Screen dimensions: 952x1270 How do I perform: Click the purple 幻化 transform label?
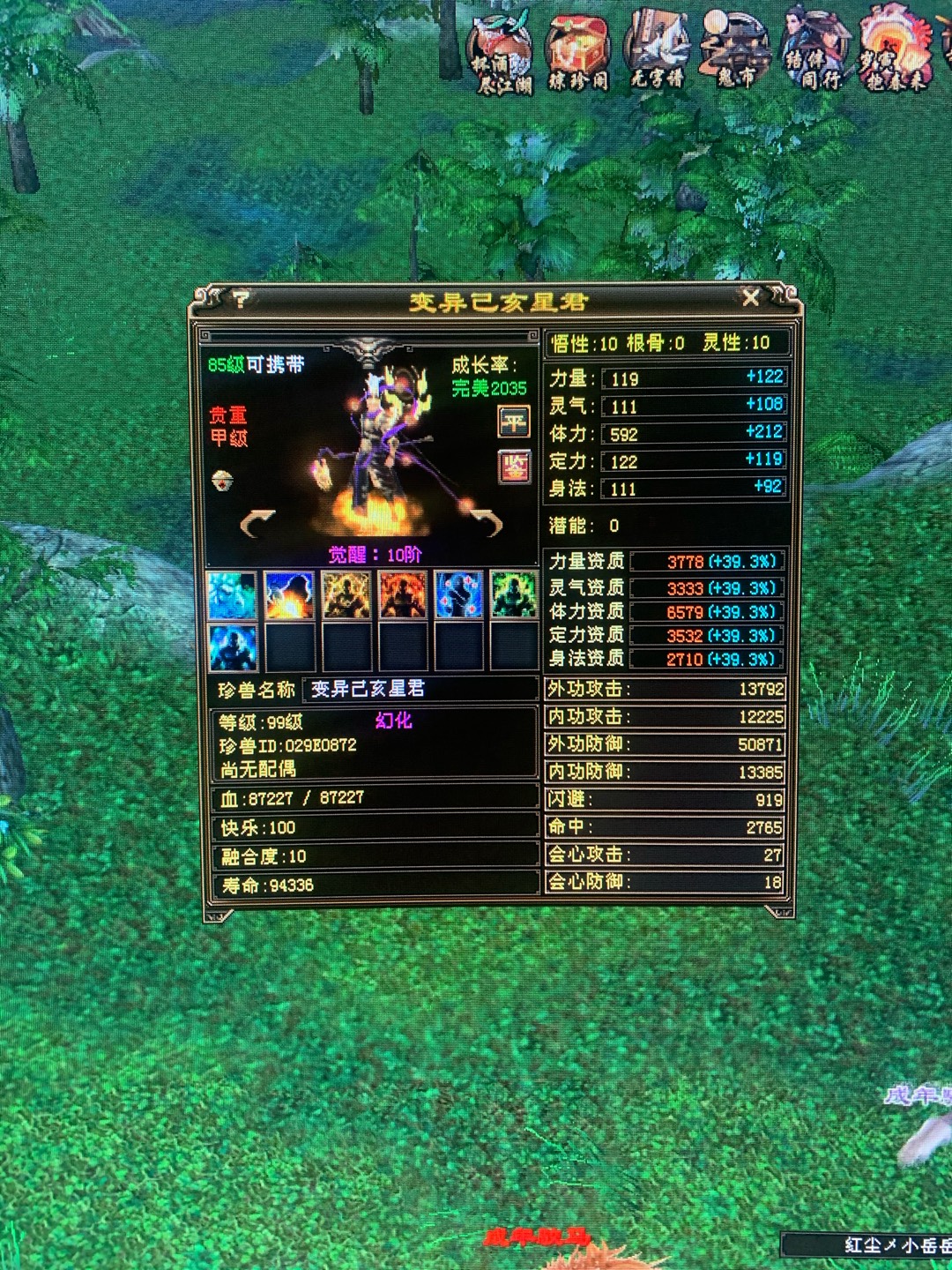[x=393, y=721]
